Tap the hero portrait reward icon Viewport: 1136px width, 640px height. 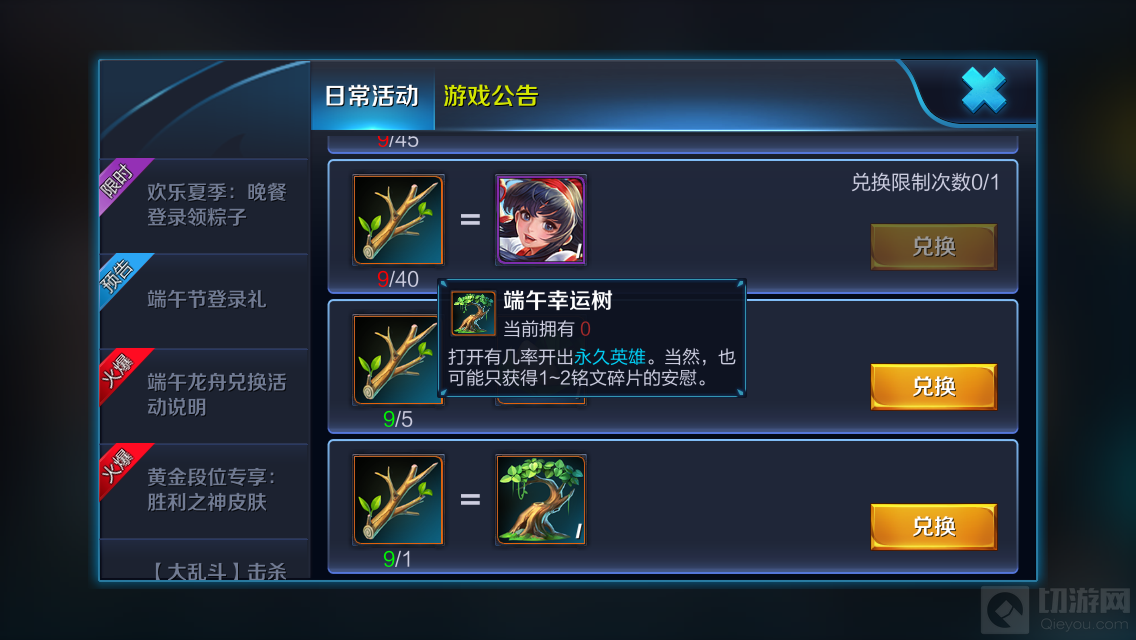[541, 220]
